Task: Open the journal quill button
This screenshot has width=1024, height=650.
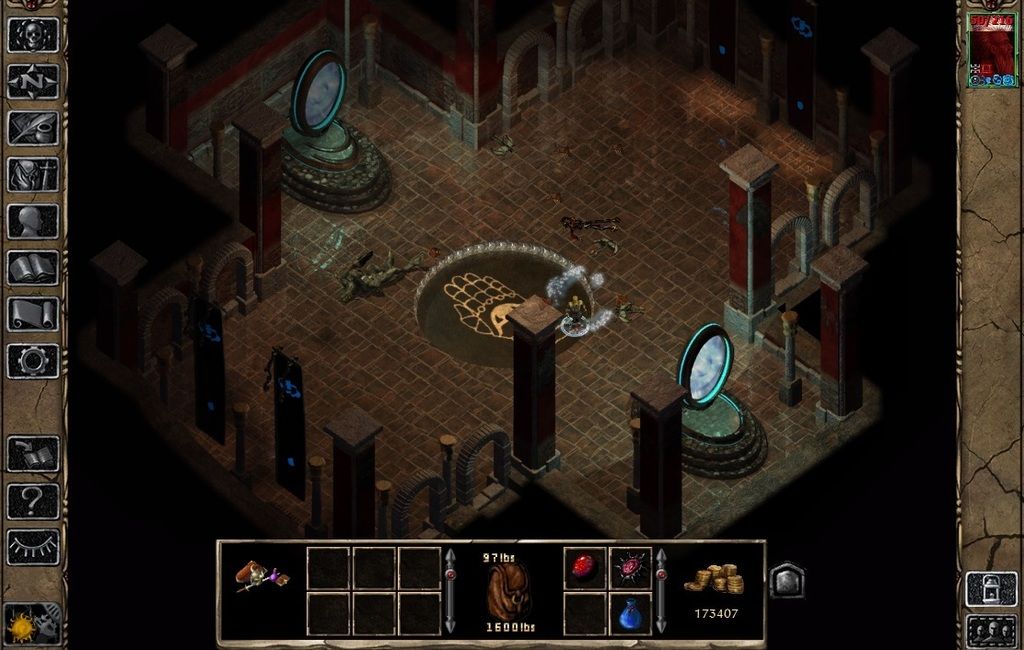Action: 33,127
